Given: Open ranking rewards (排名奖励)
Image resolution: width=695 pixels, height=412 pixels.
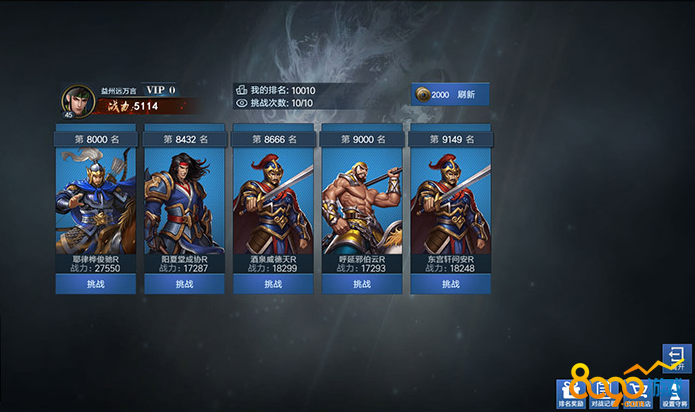Looking at the screenshot, I should tap(572, 394).
